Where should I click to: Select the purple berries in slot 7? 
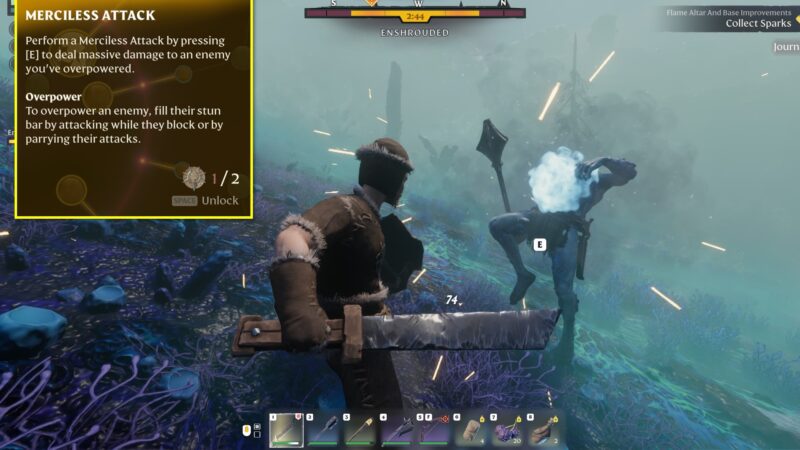click(x=507, y=430)
